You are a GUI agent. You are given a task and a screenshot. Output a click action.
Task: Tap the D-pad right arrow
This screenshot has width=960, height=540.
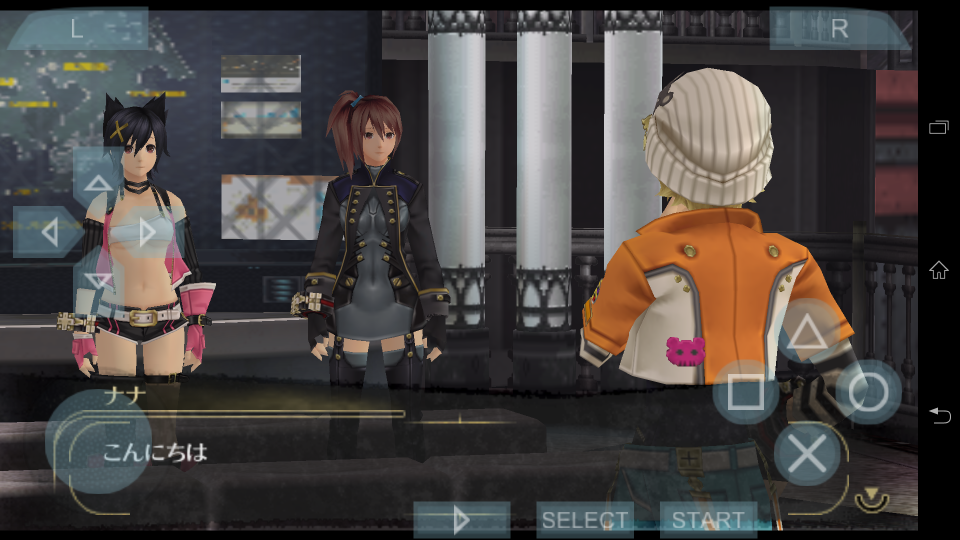coord(148,233)
